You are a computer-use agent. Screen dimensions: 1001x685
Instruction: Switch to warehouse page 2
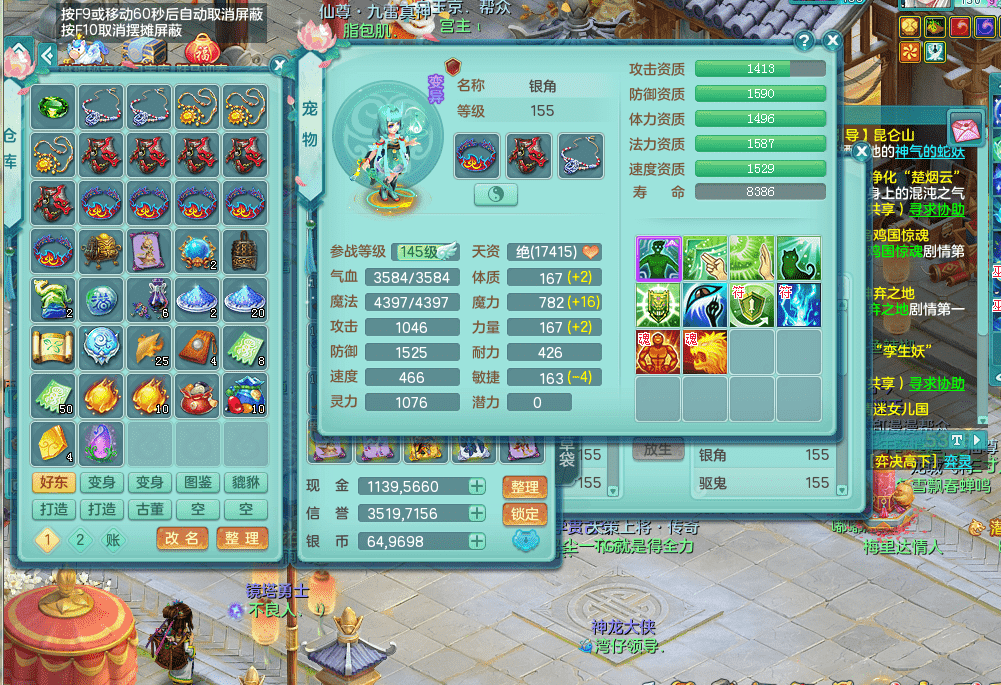[80, 539]
